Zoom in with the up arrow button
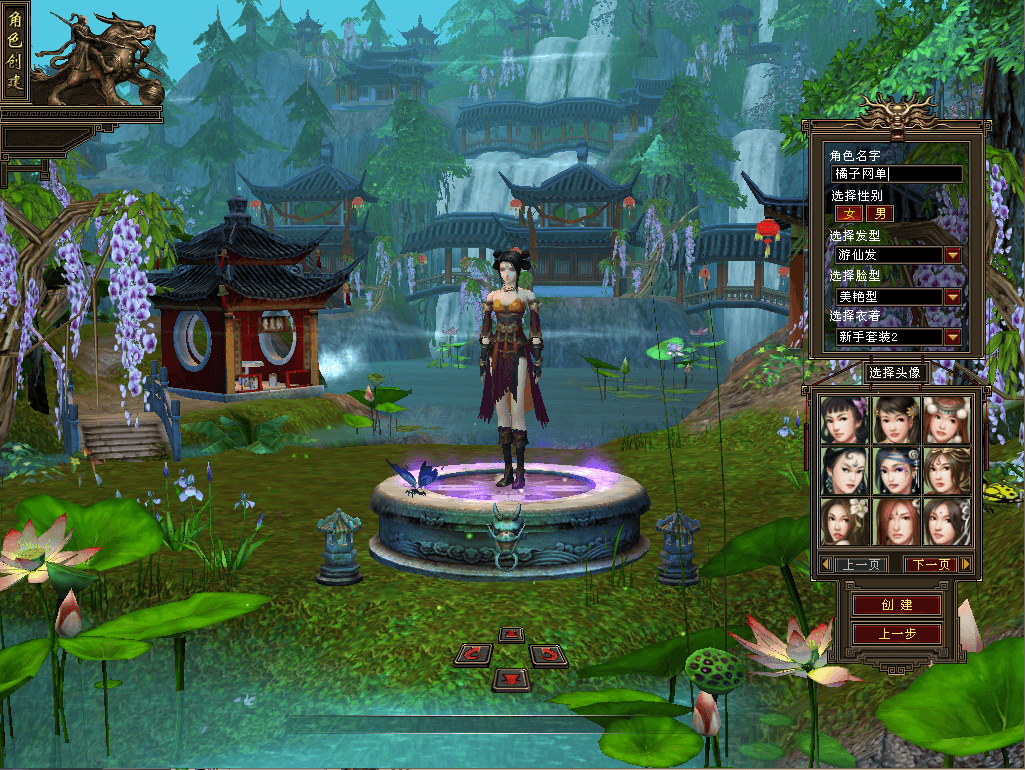The image size is (1025, 770). (511, 635)
